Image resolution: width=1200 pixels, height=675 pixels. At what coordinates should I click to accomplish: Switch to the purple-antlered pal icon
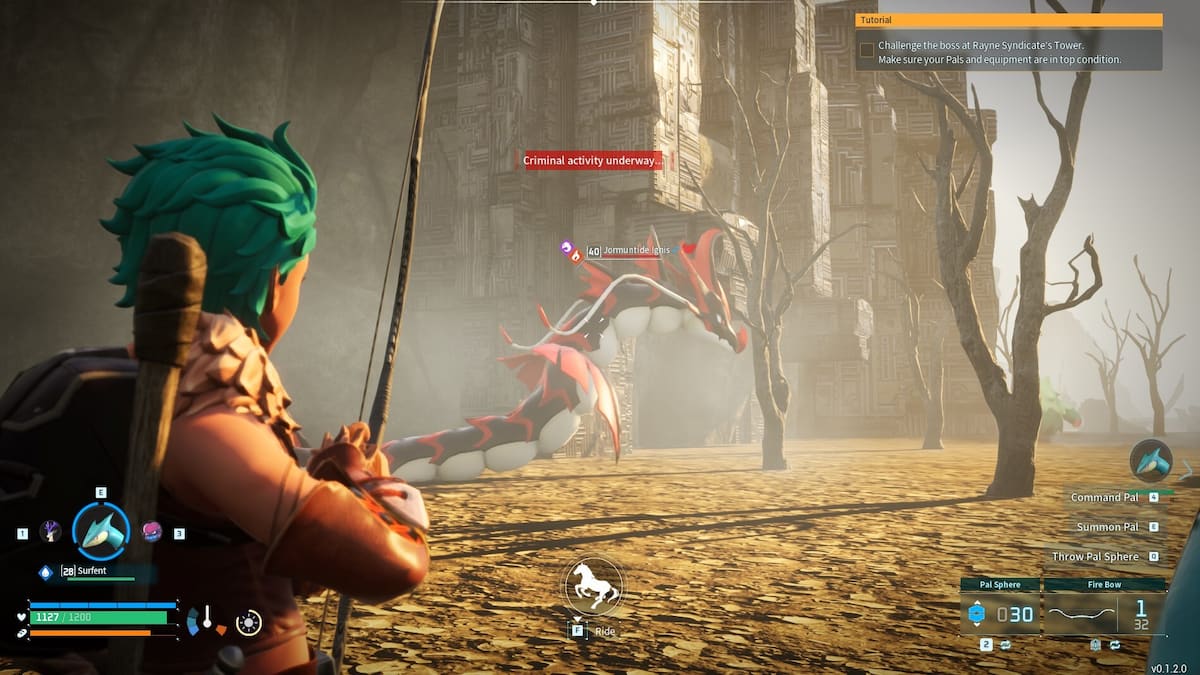[50, 532]
